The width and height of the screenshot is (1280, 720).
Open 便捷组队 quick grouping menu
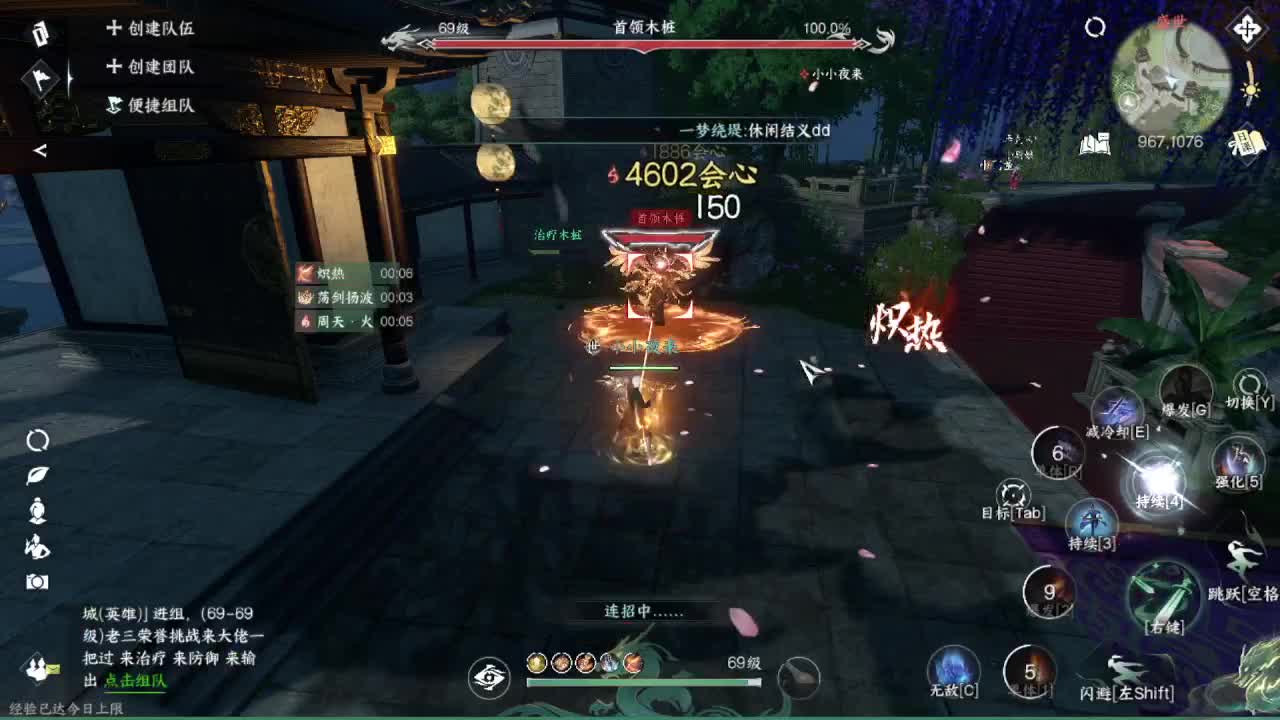tap(150, 103)
